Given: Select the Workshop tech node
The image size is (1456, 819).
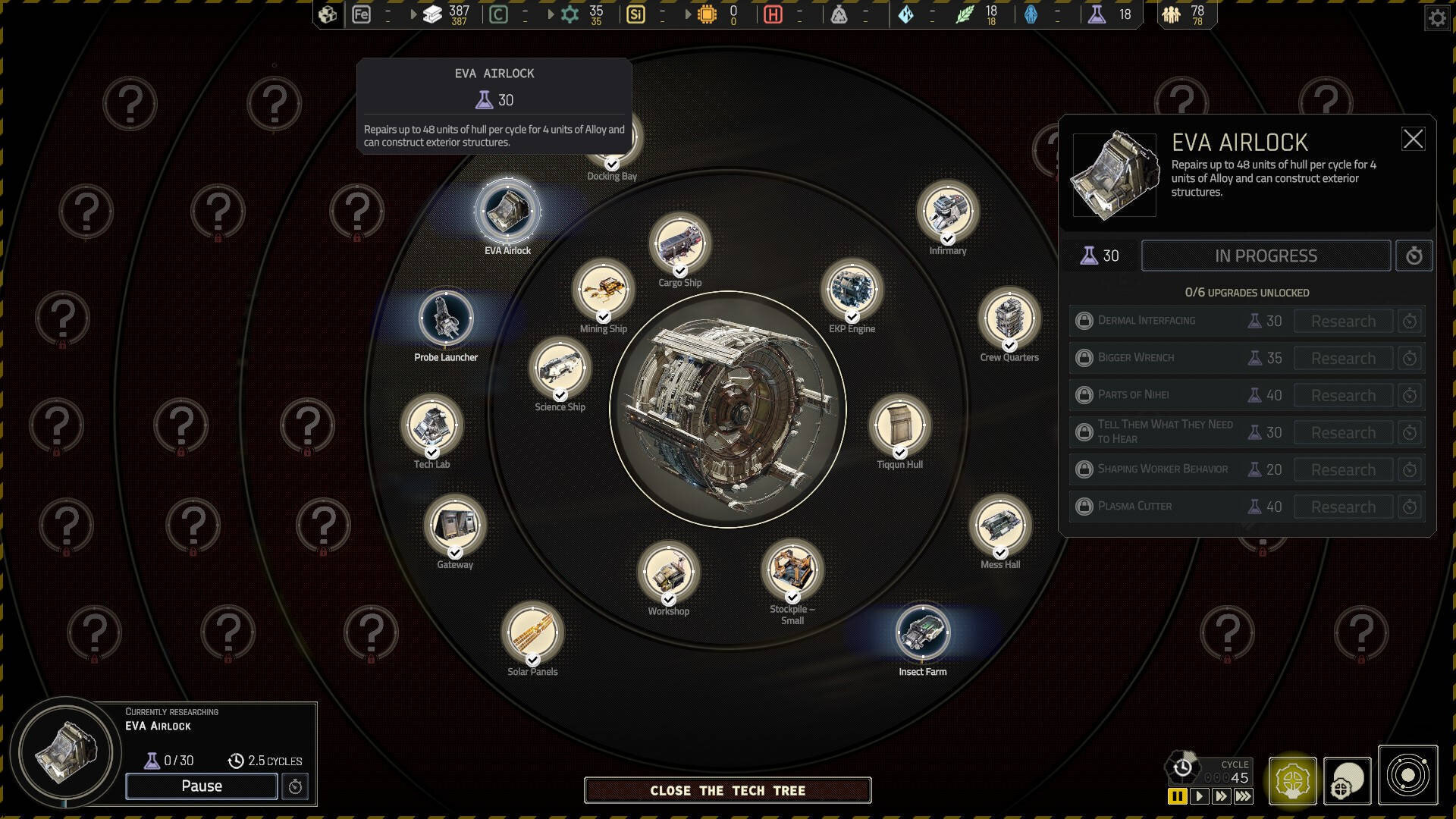Looking at the screenshot, I should 668,573.
